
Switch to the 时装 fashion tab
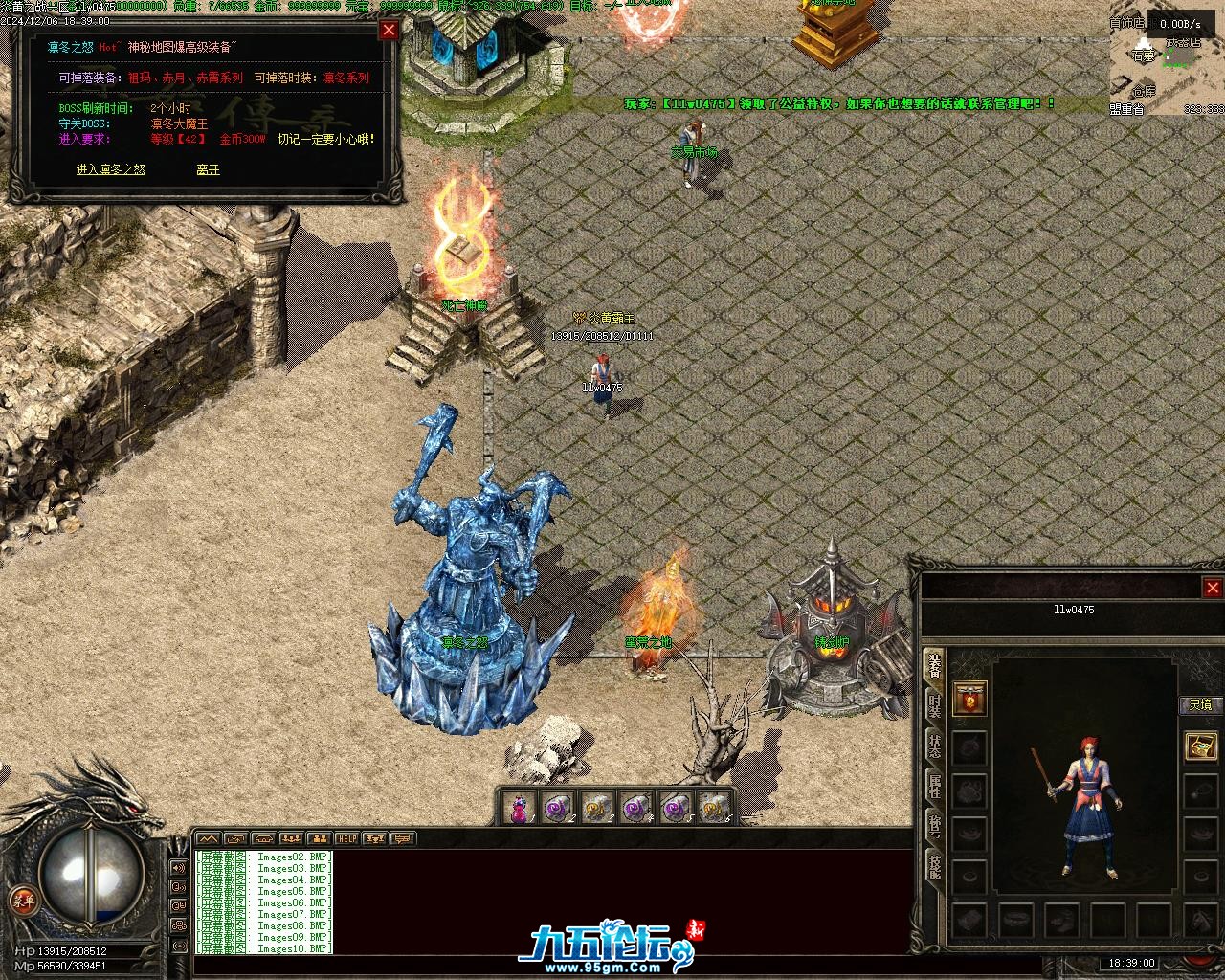tap(934, 706)
